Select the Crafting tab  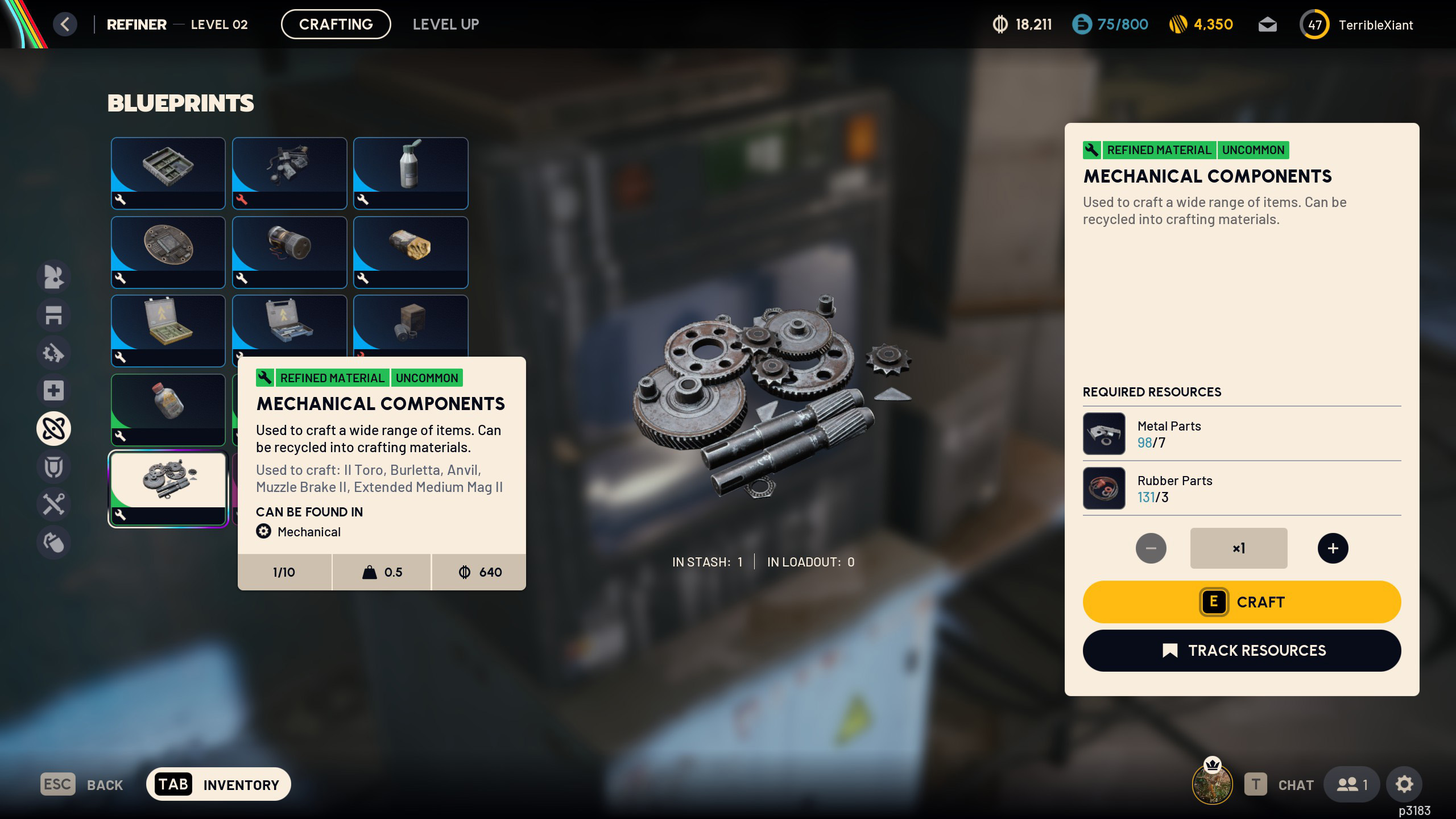click(336, 24)
